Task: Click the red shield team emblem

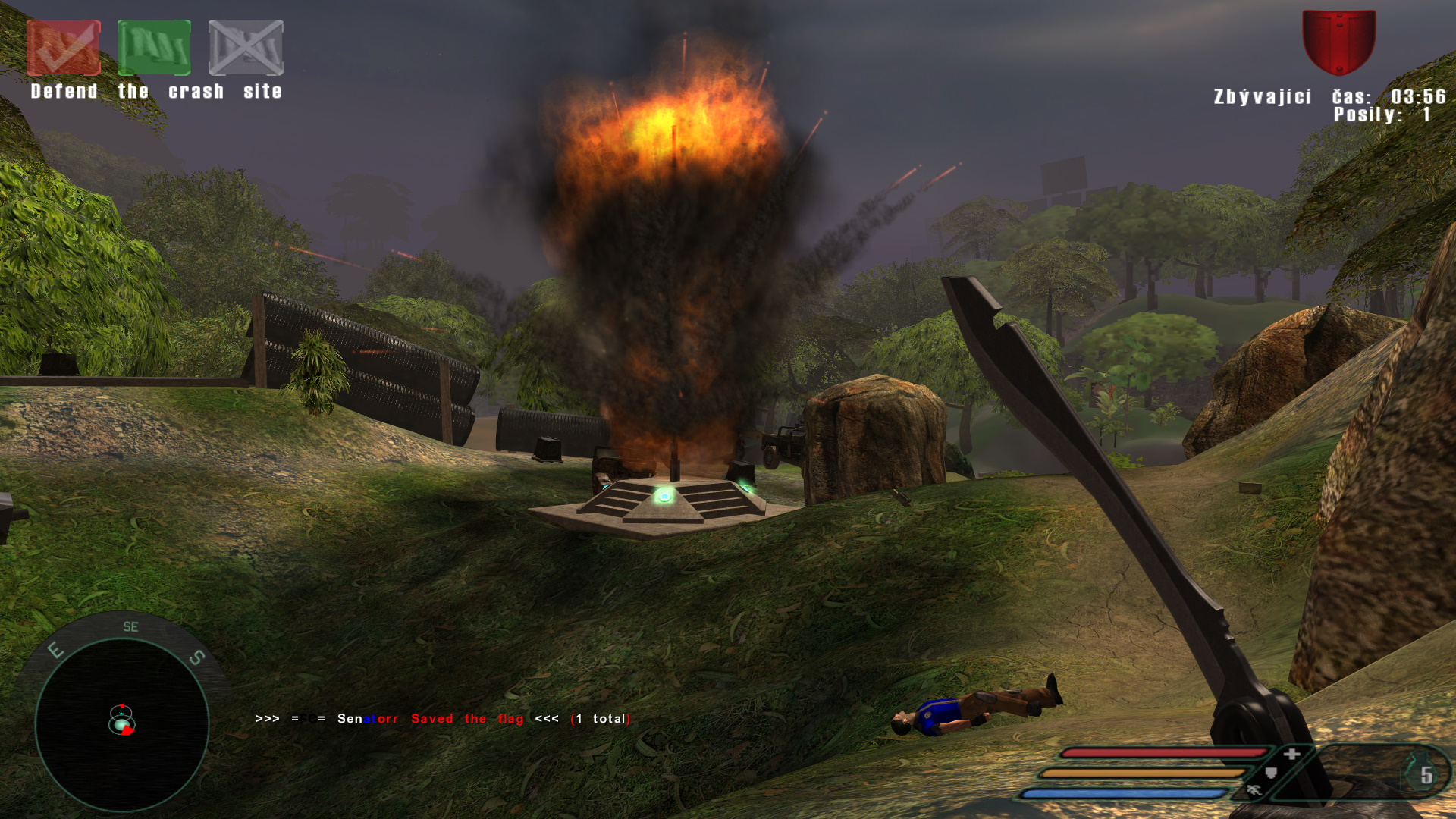Action: 1338,42
